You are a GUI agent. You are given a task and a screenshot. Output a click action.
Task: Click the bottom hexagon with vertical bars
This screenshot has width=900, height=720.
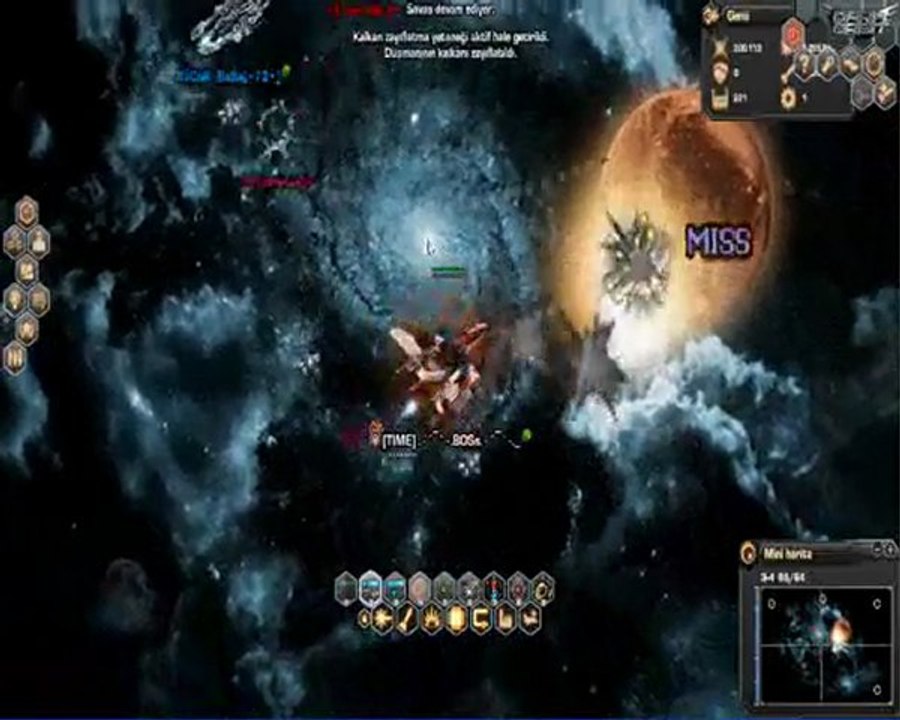click(16, 358)
